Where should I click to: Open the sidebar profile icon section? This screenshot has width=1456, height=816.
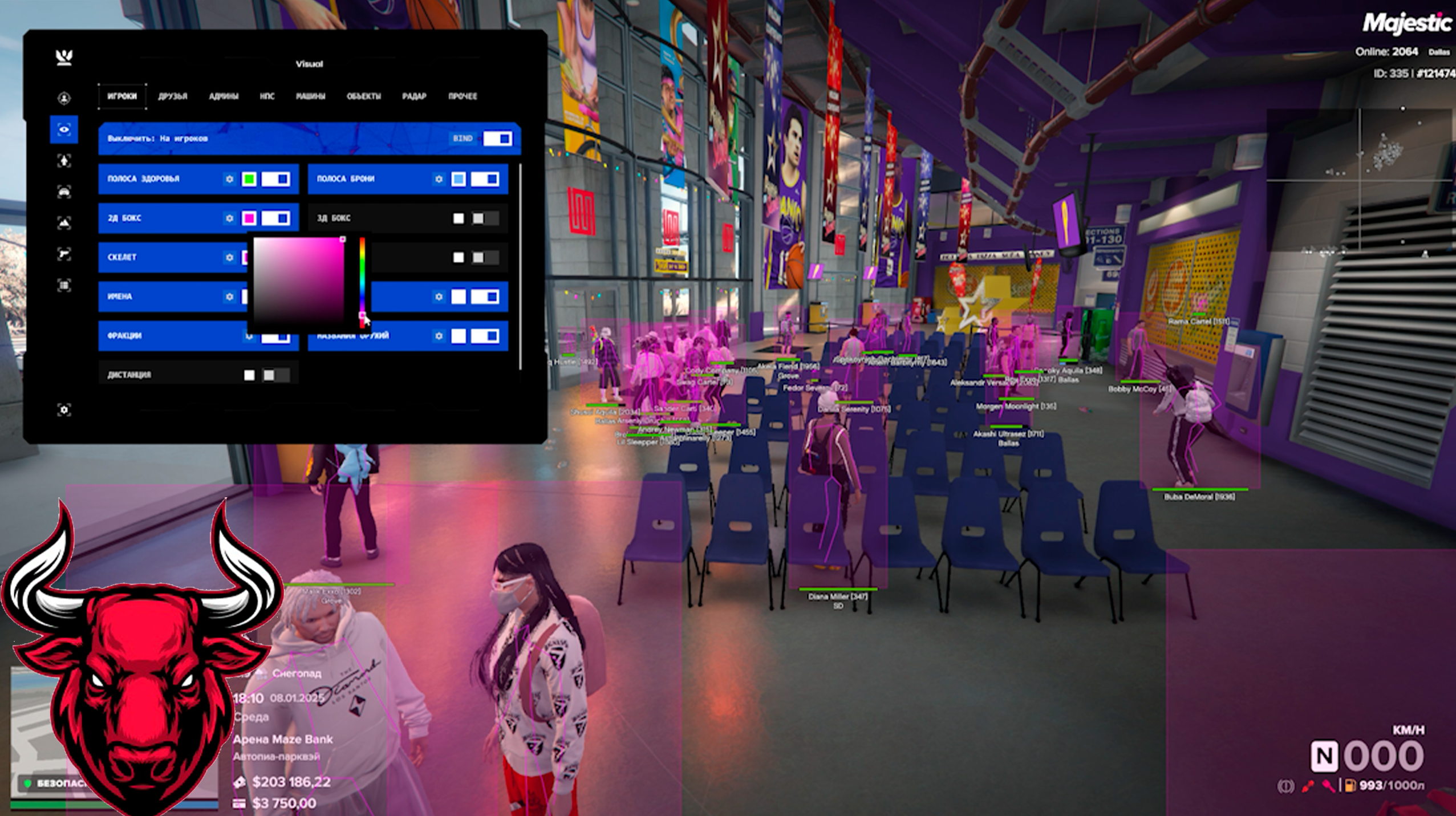64,98
